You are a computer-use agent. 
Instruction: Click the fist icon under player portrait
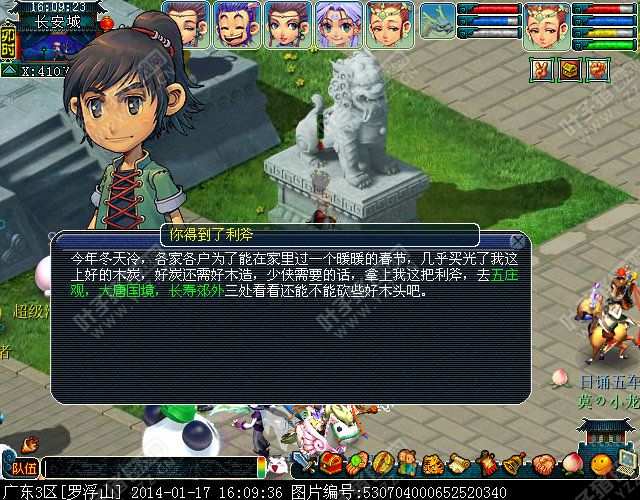coord(597,70)
